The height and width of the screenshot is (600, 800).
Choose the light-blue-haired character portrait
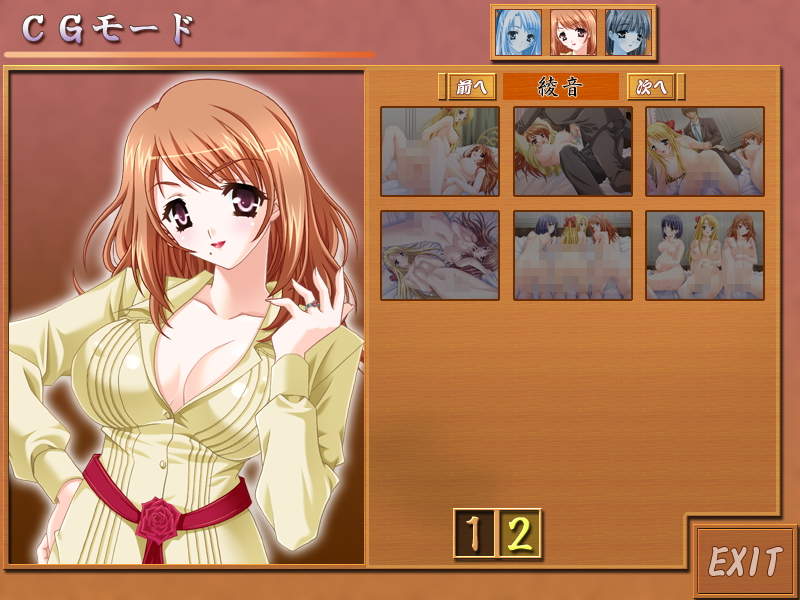(x=519, y=33)
